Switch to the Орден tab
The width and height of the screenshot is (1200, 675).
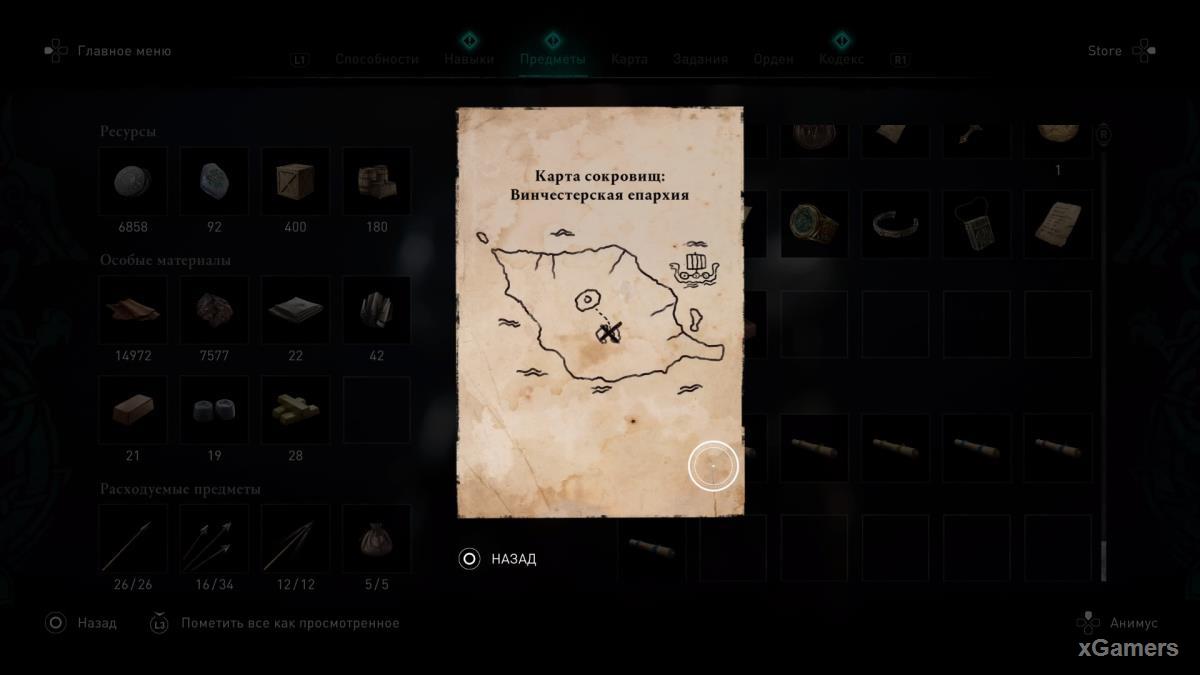773,59
